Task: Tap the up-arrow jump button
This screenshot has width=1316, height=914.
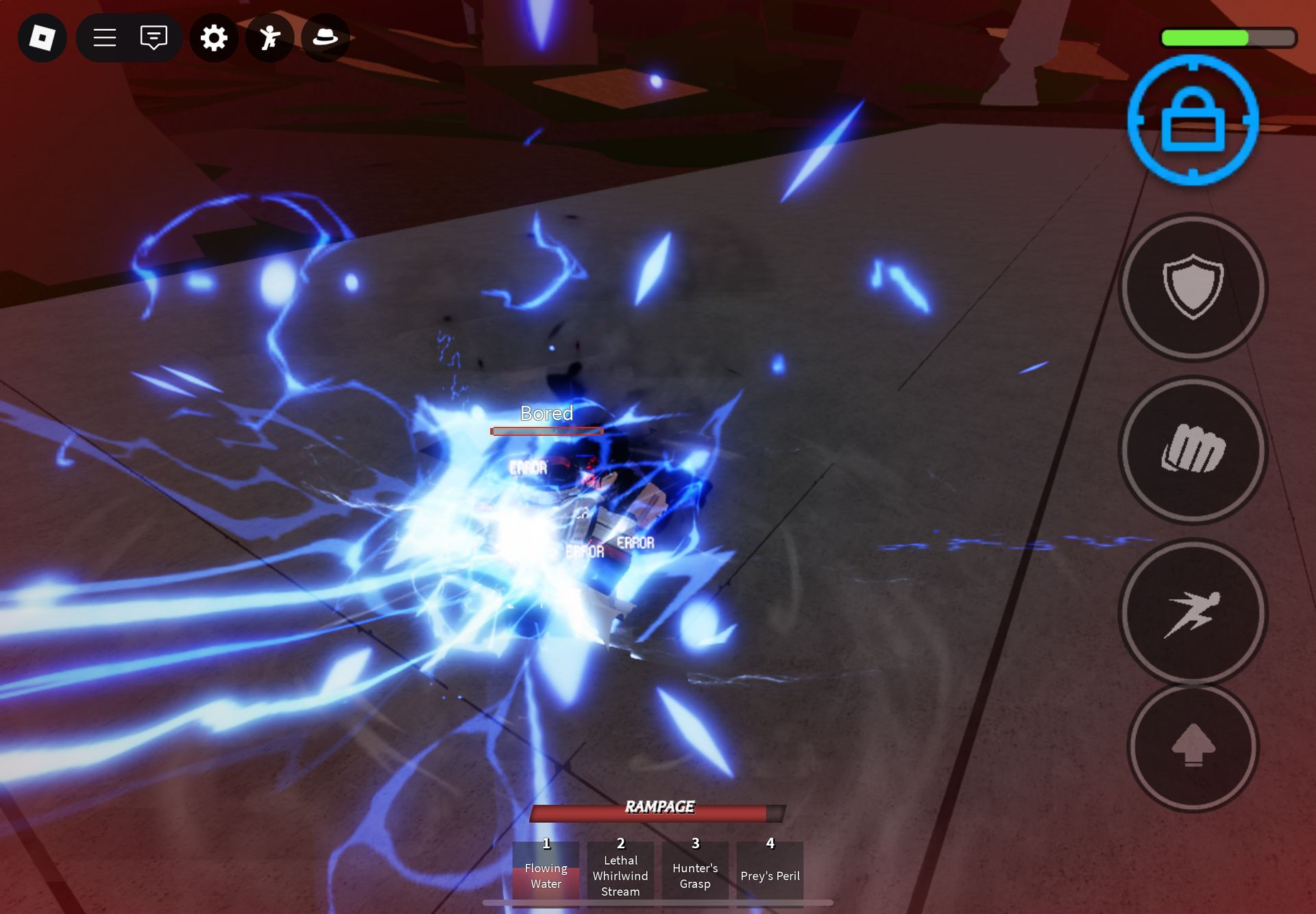Action: point(1193,746)
